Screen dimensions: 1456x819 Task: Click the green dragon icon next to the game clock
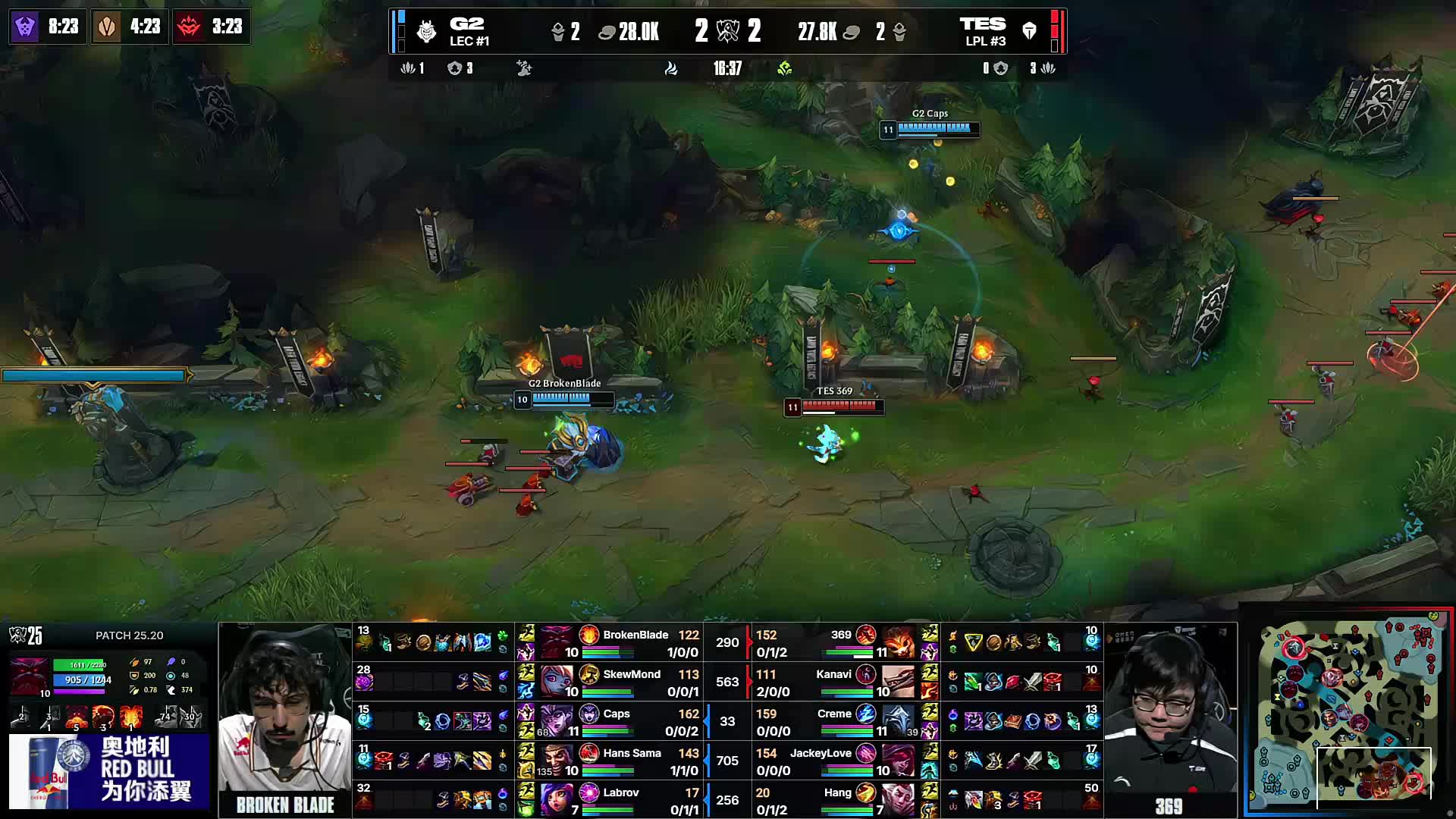(x=785, y=68)
